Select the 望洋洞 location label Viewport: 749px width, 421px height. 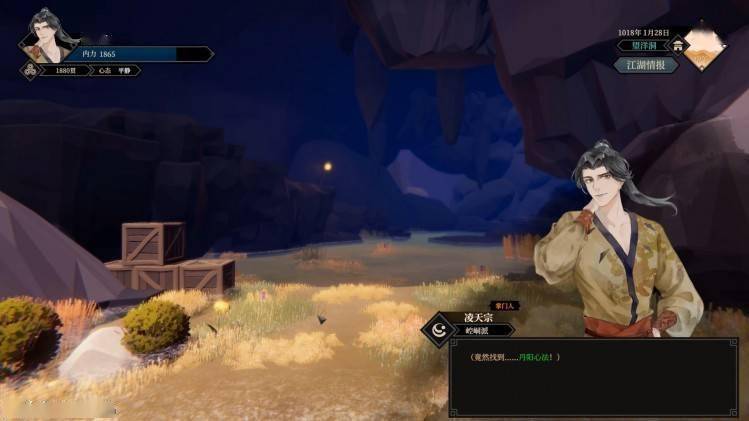[638, 45]
